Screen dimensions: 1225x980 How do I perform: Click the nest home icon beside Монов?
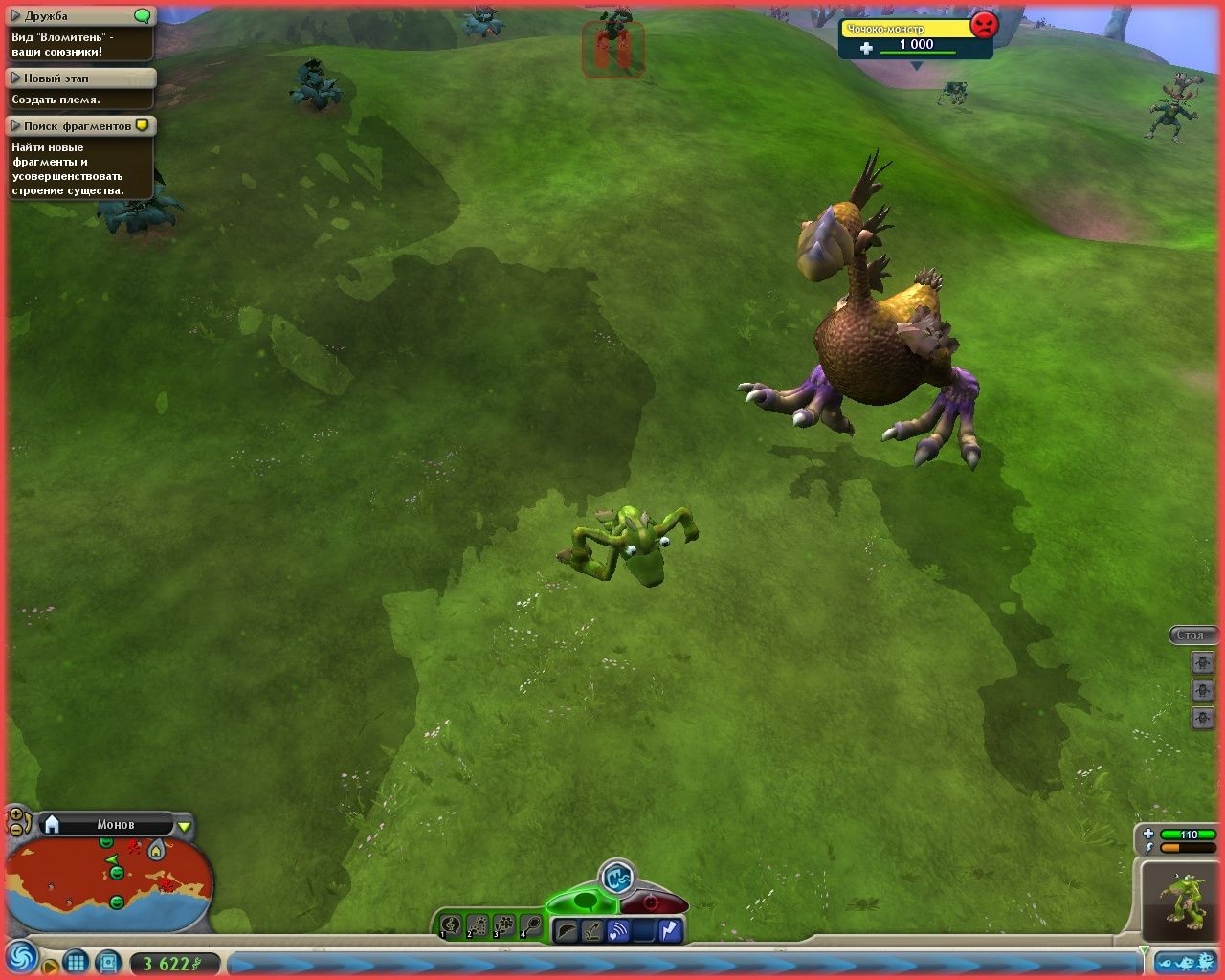click(x=53, y=824)
